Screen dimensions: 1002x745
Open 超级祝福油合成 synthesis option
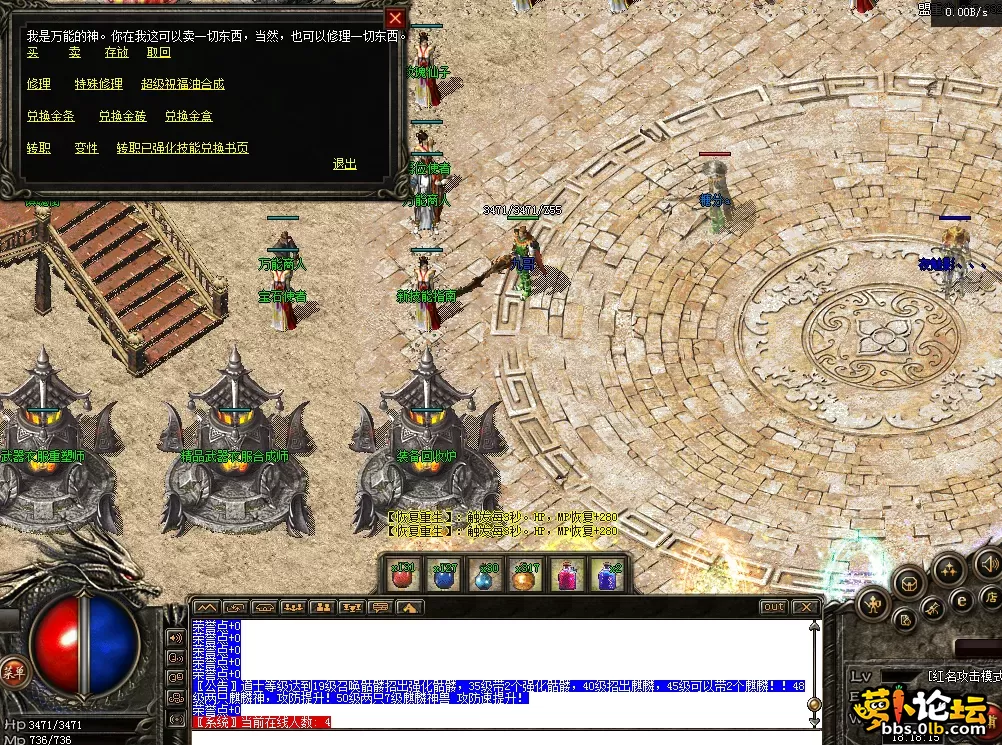pos(183,84)
